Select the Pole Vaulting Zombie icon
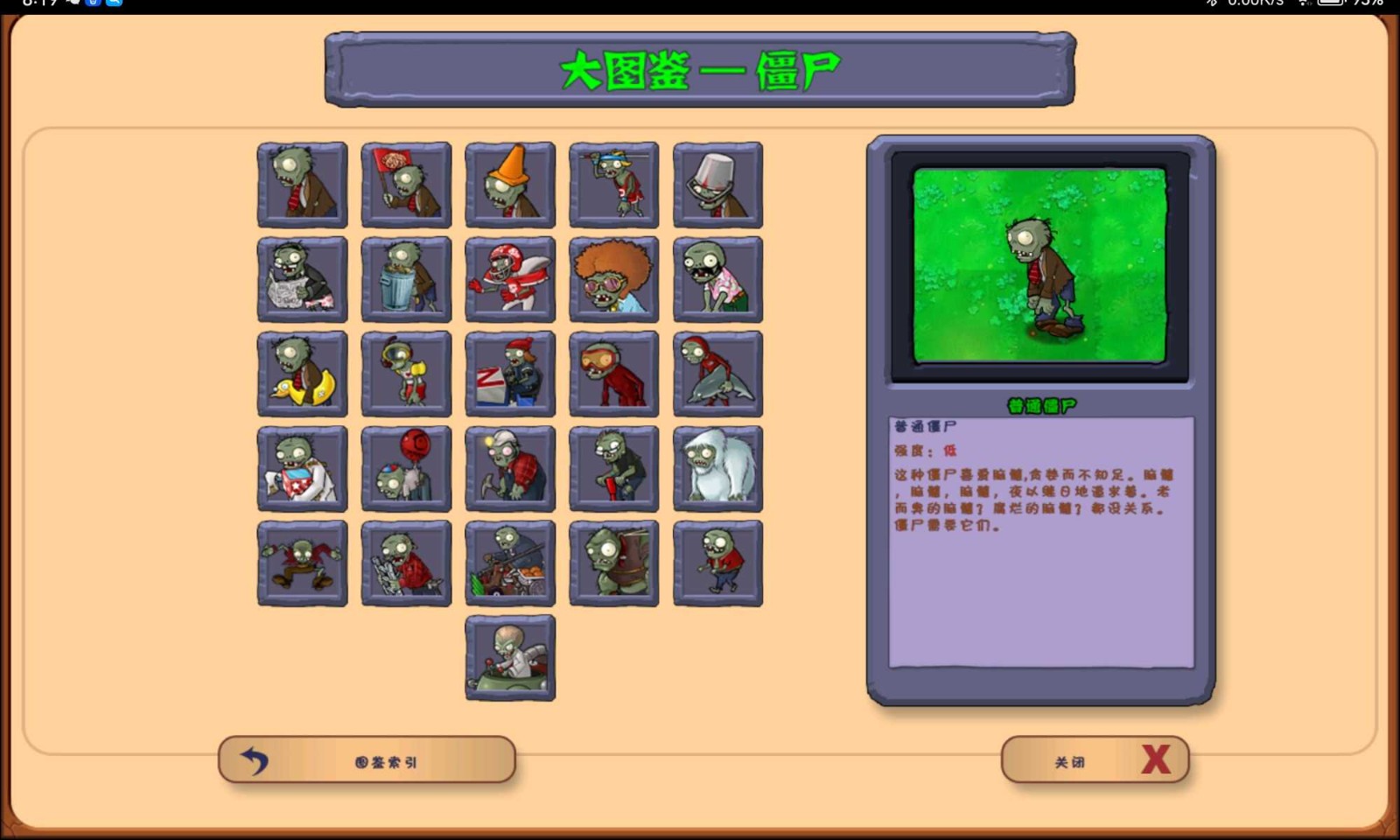The image size is (1400, 840). tap(613, 184)
